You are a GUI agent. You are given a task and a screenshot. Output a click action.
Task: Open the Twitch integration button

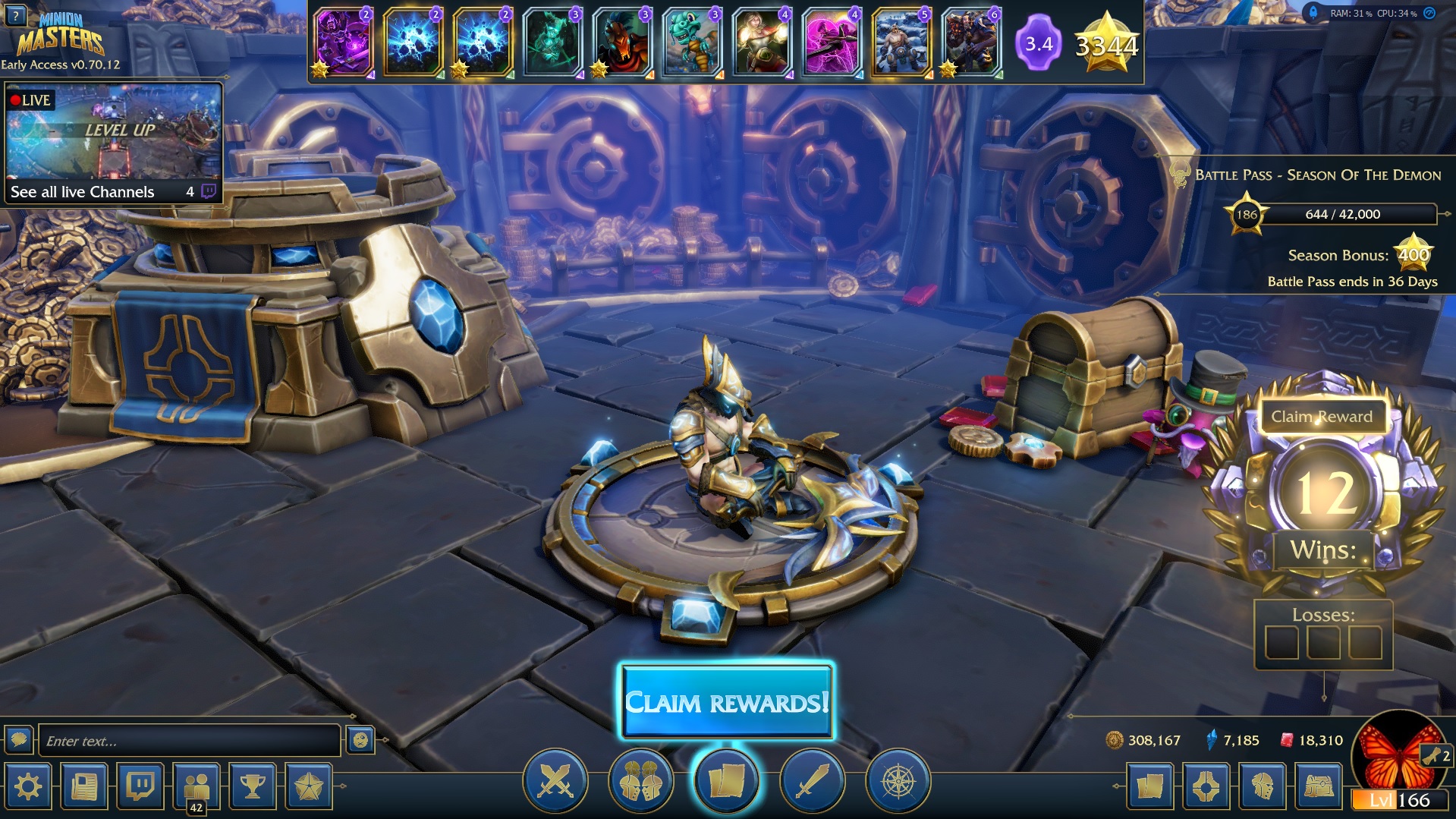point(140,786)
